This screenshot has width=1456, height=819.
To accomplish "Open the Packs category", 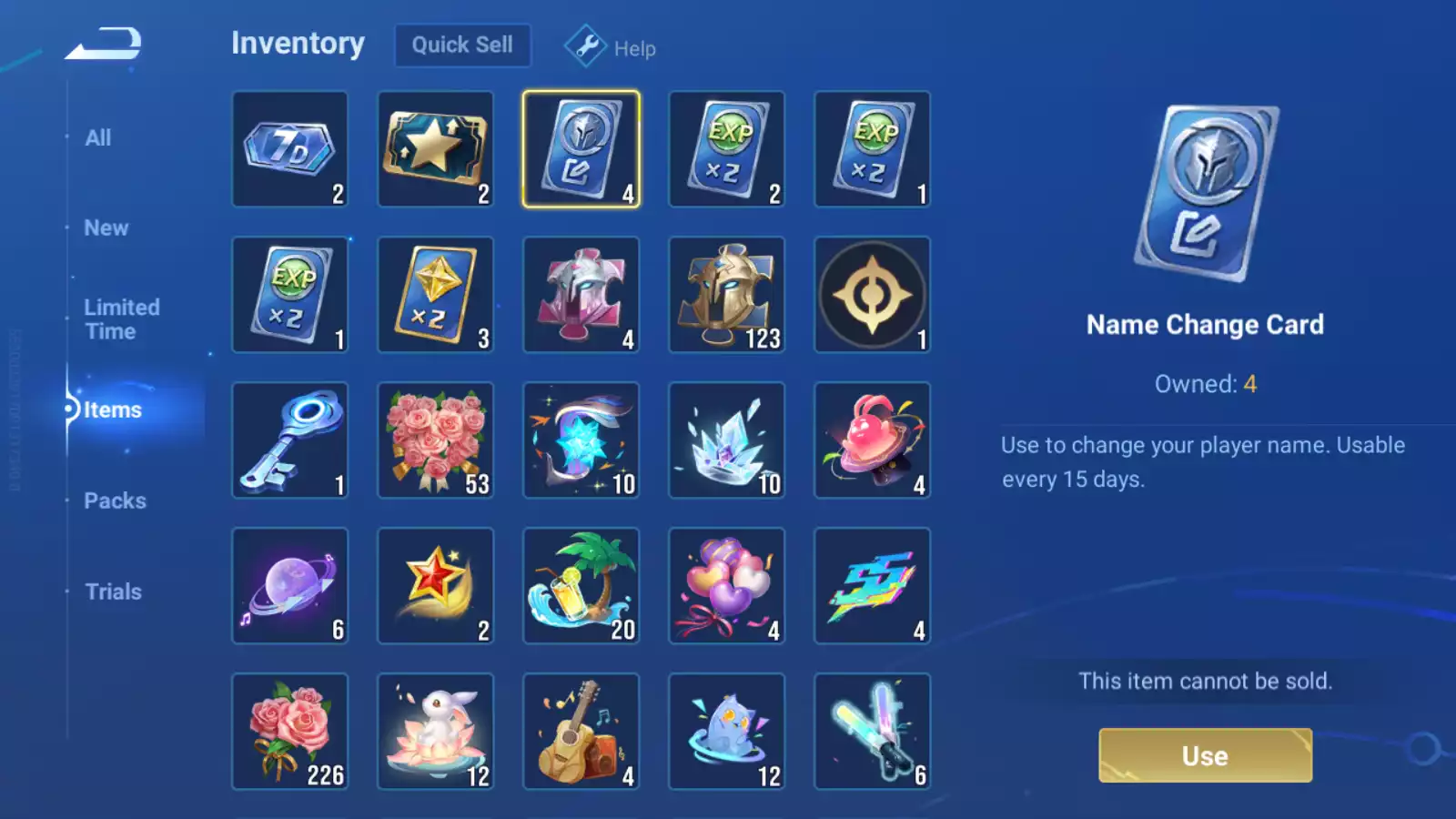I will (116, 500).
